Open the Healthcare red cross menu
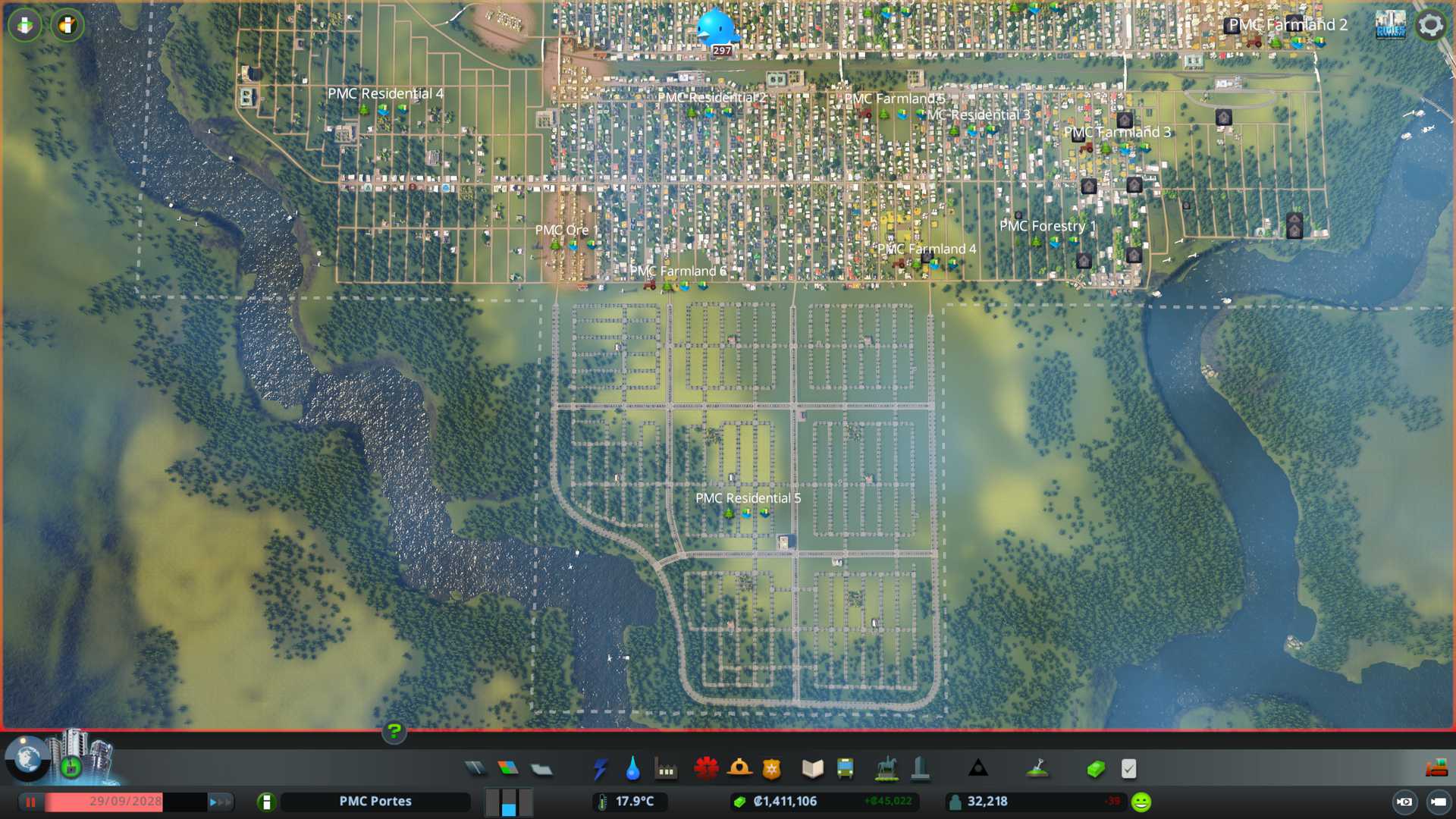The image size is (1456, 819). 706,769
